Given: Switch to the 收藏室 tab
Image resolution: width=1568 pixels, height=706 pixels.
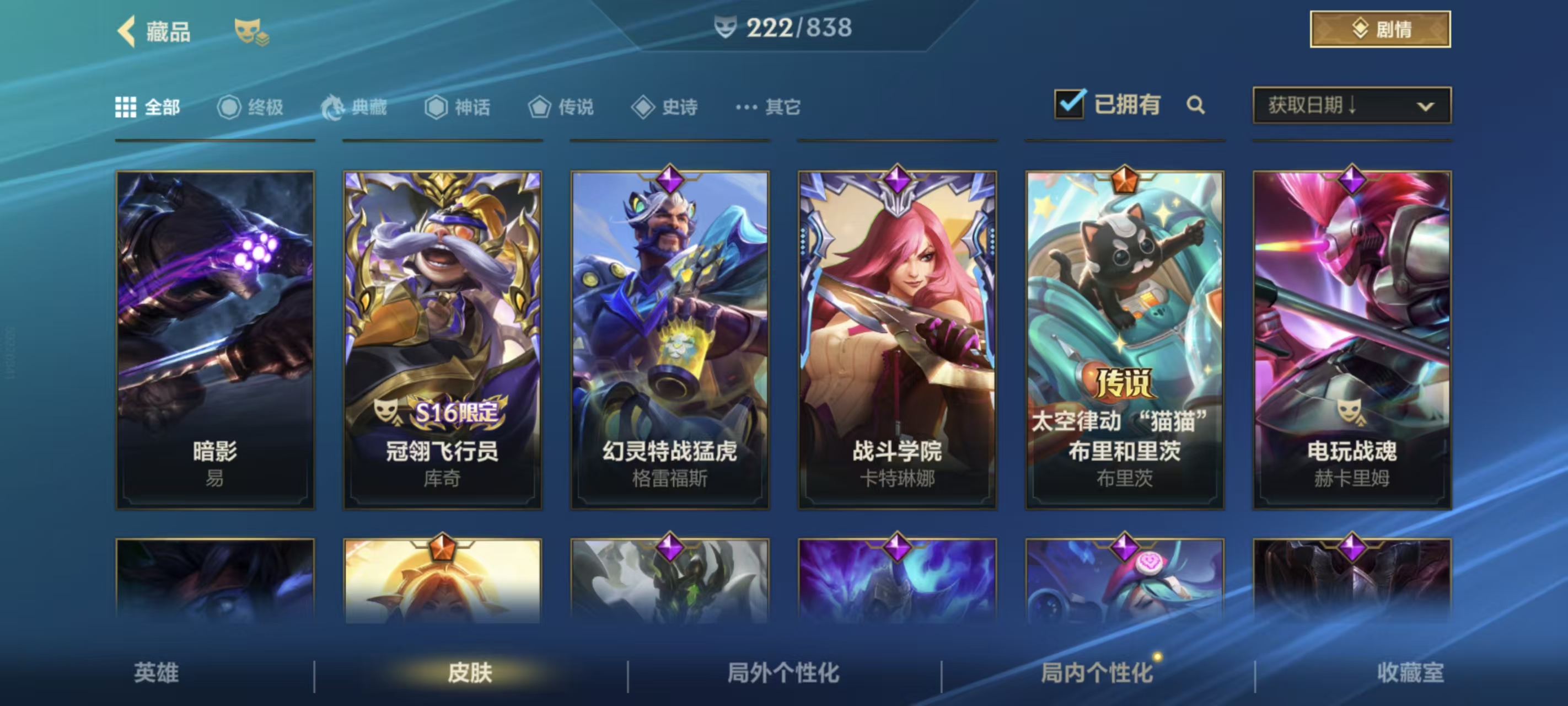Looking at the screenshot, I should click(1410, 672).
